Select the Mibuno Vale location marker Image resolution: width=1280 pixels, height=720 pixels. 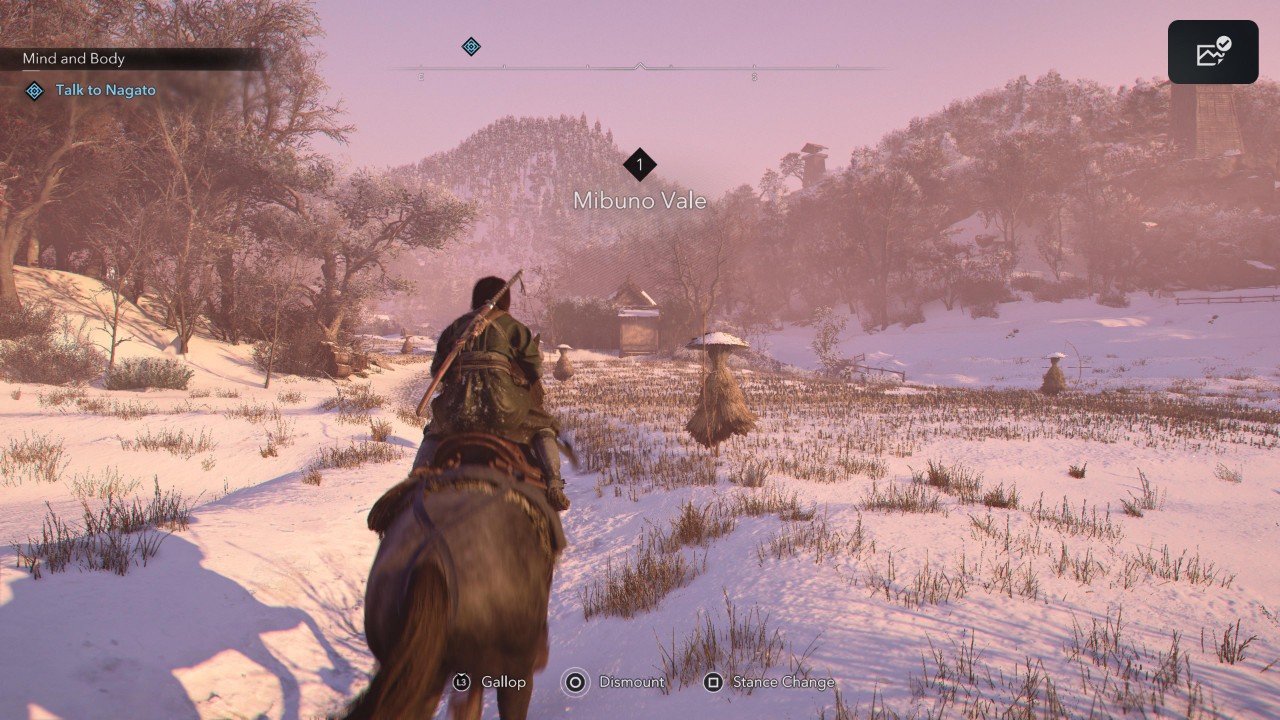[x=640, y=165]
